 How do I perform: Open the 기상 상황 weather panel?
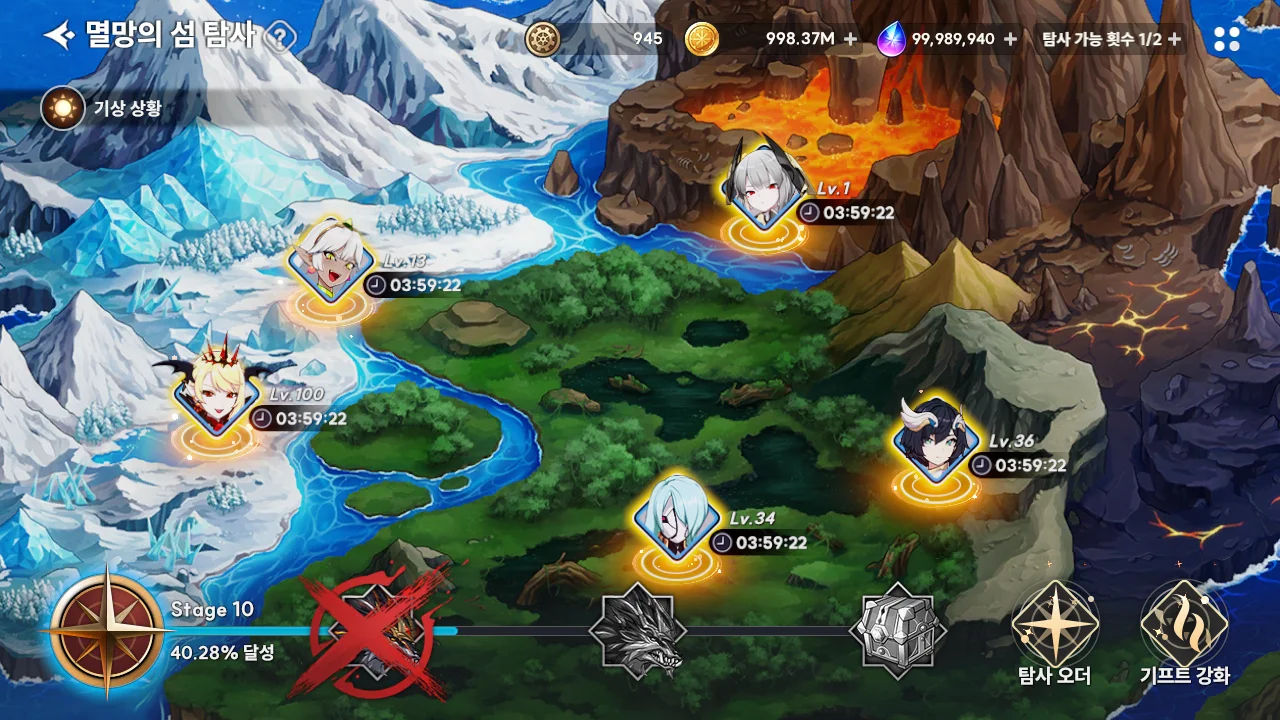[x=63, y=108]
